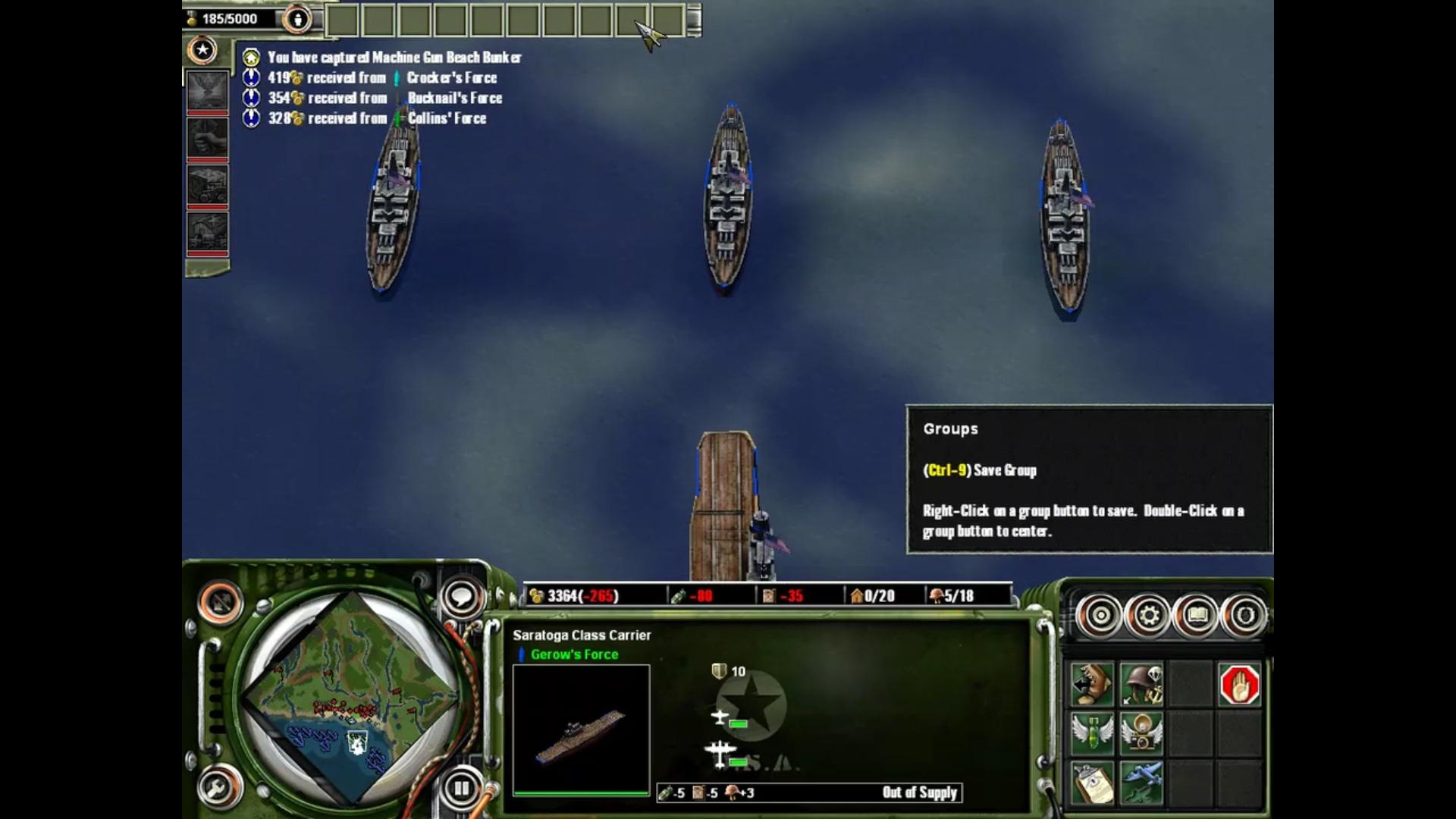Open the chat speech bubble button
Screen dimensions: 1456x819
[x=461, y=597]
